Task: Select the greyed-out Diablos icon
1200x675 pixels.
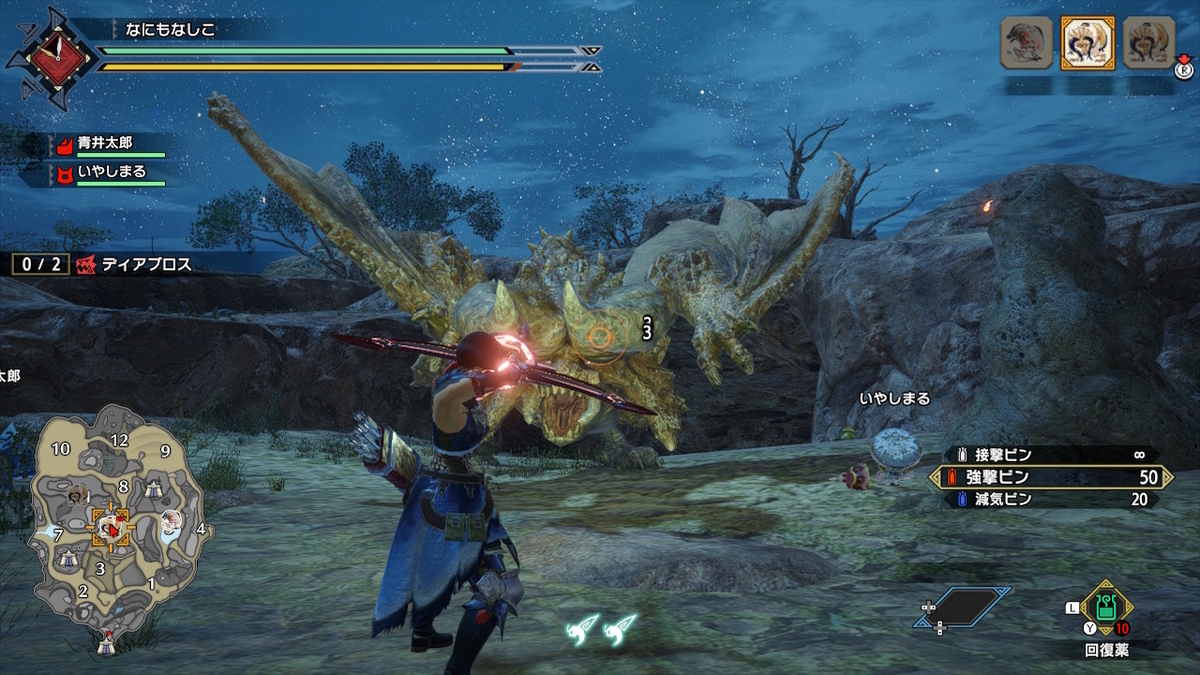Action: [1148, 43]
